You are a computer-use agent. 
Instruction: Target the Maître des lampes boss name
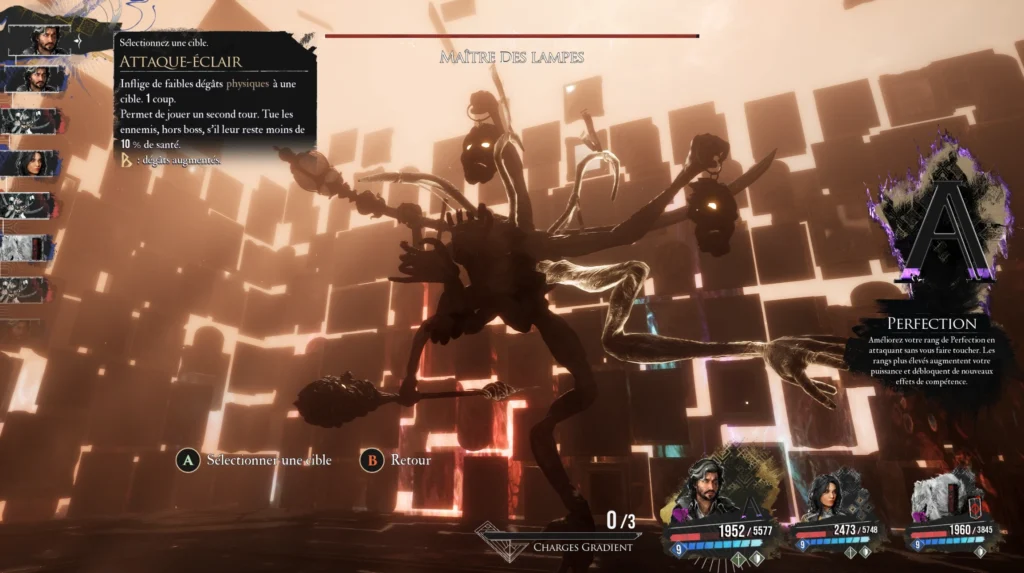point(511,57)
